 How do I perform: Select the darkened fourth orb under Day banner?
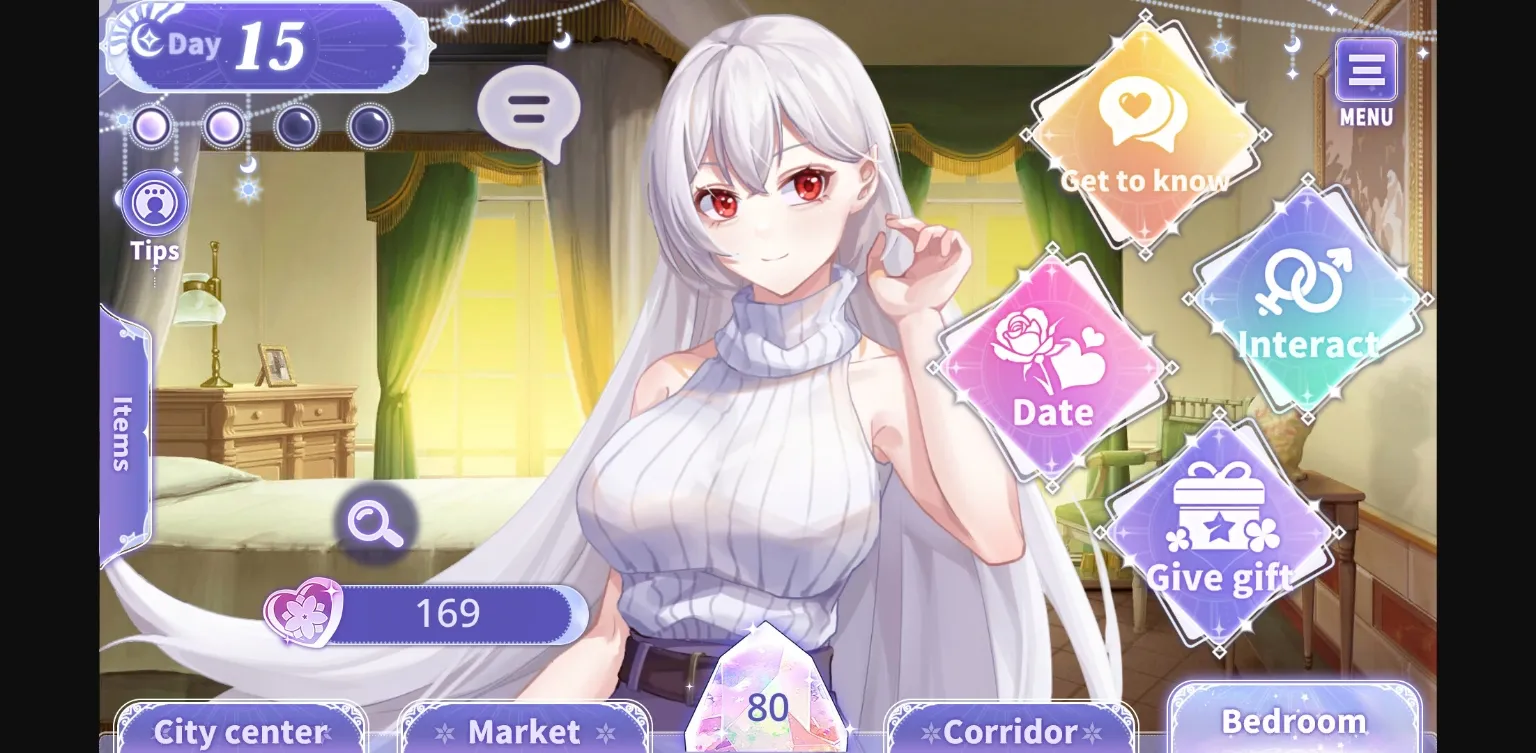(x=369, y=127)
